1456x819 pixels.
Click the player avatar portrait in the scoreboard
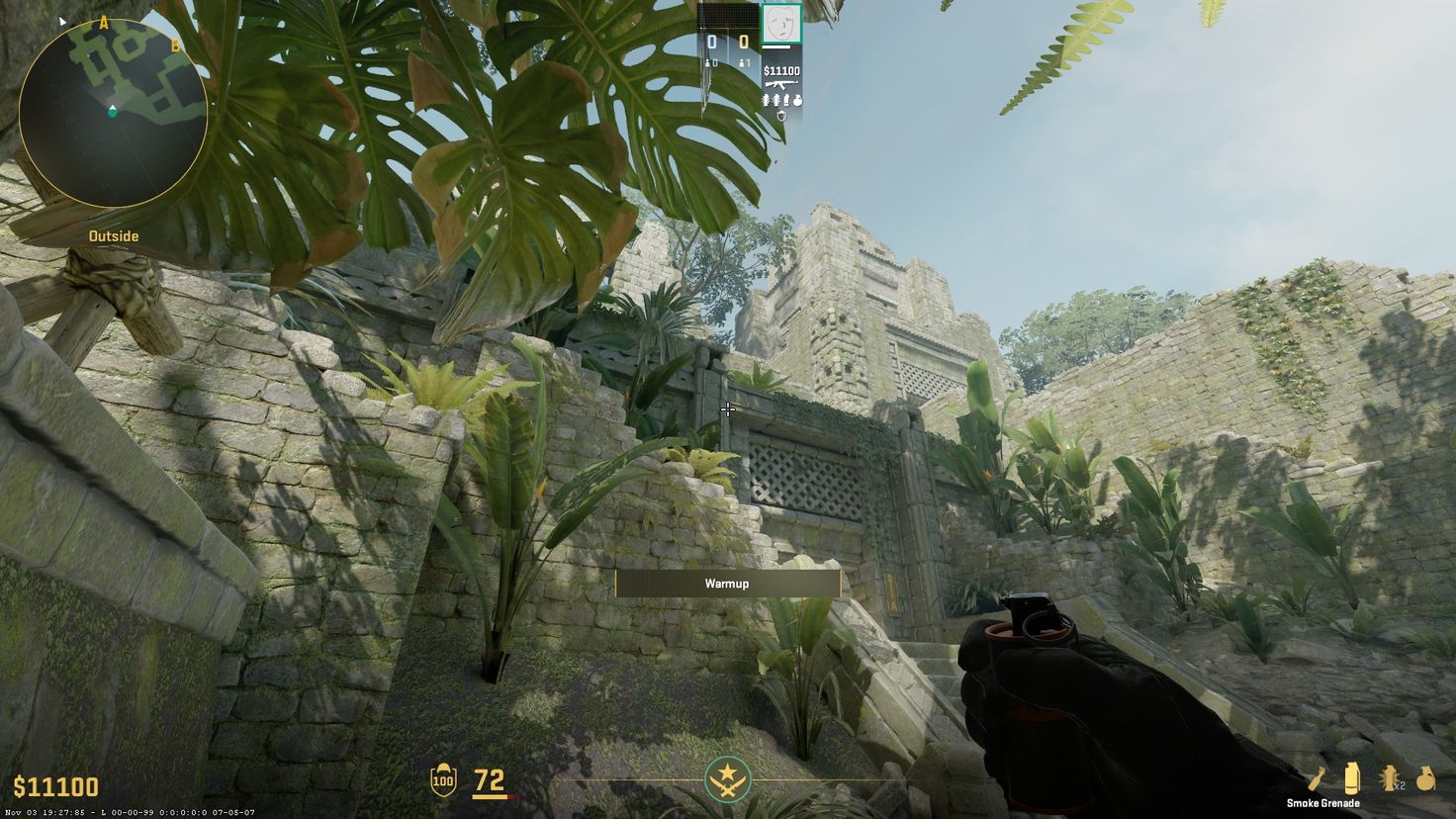click(x=780, y=24)
